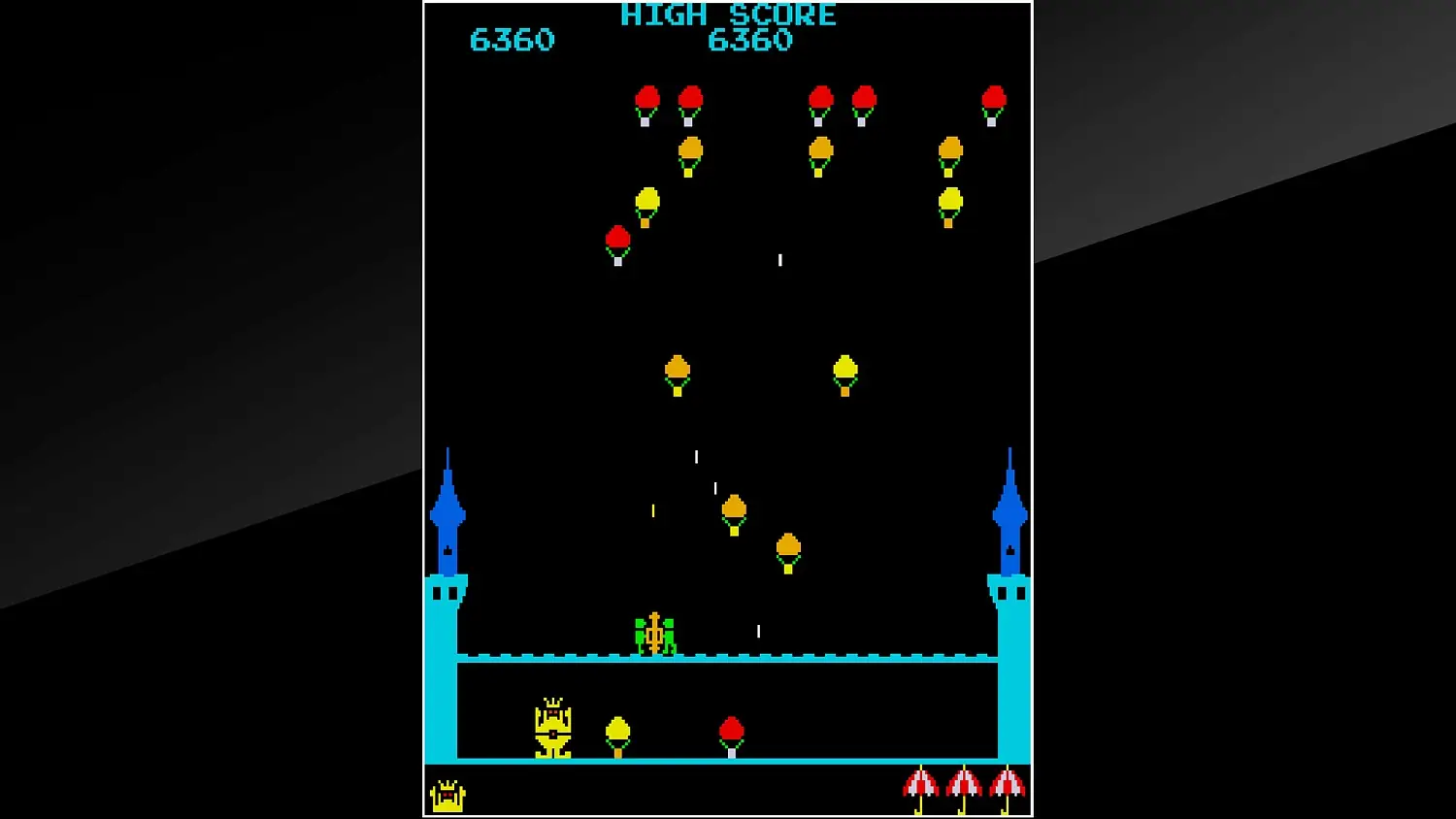Select the green guard cannon sprite
1456x819 pixels.
click(x=656, y=633)
